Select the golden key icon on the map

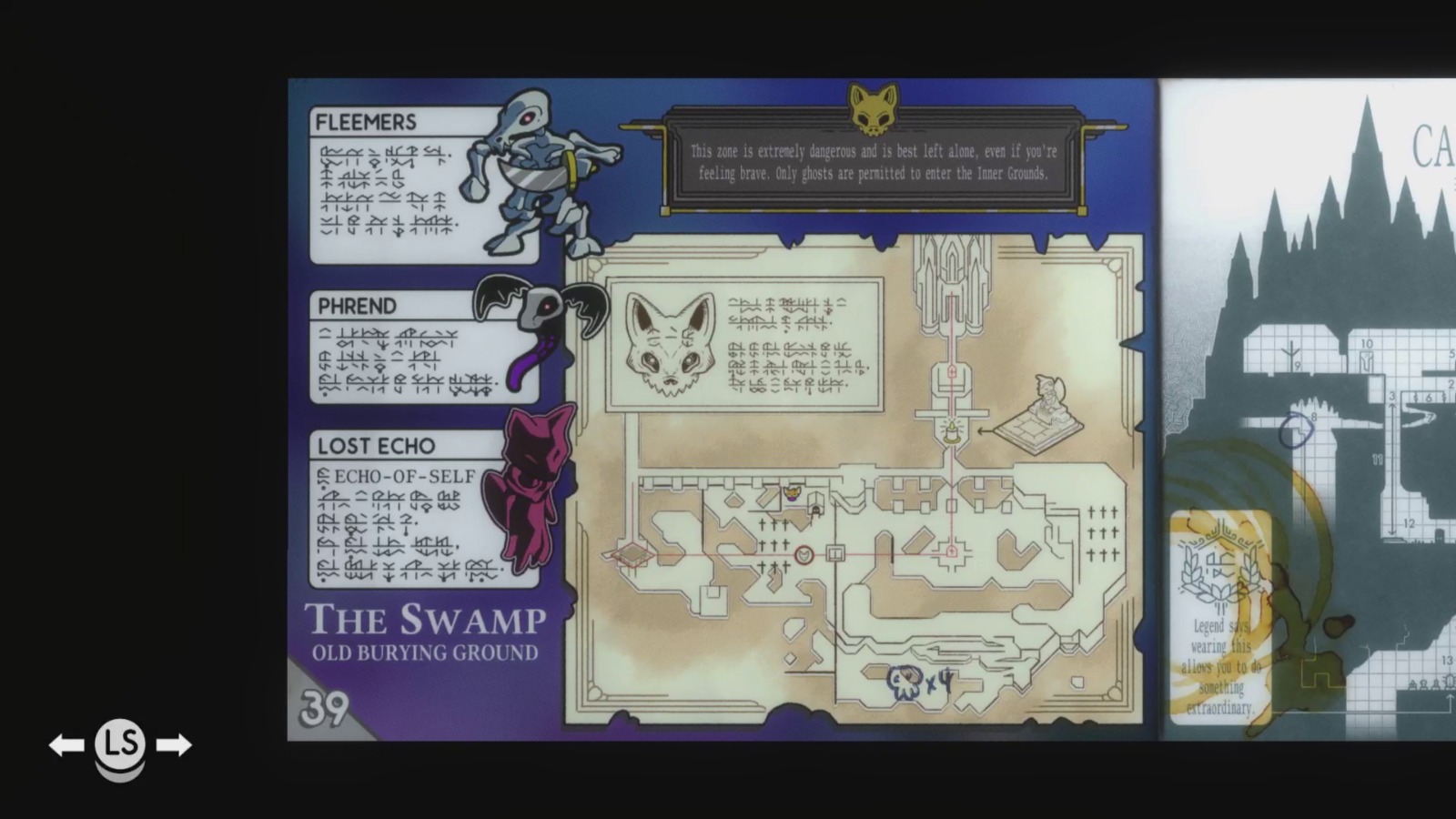792,494
